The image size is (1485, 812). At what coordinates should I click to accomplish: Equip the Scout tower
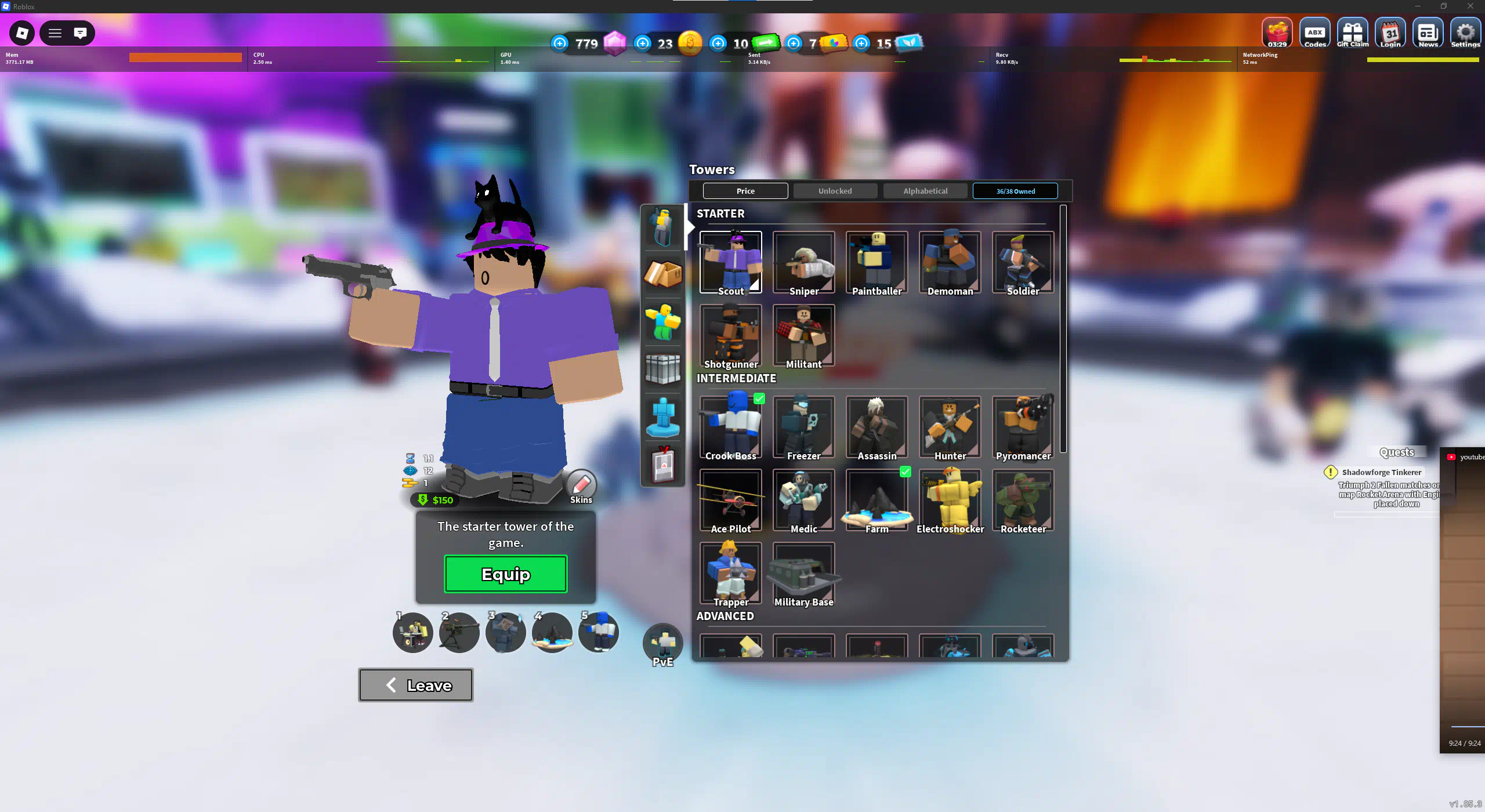(505, 574)
